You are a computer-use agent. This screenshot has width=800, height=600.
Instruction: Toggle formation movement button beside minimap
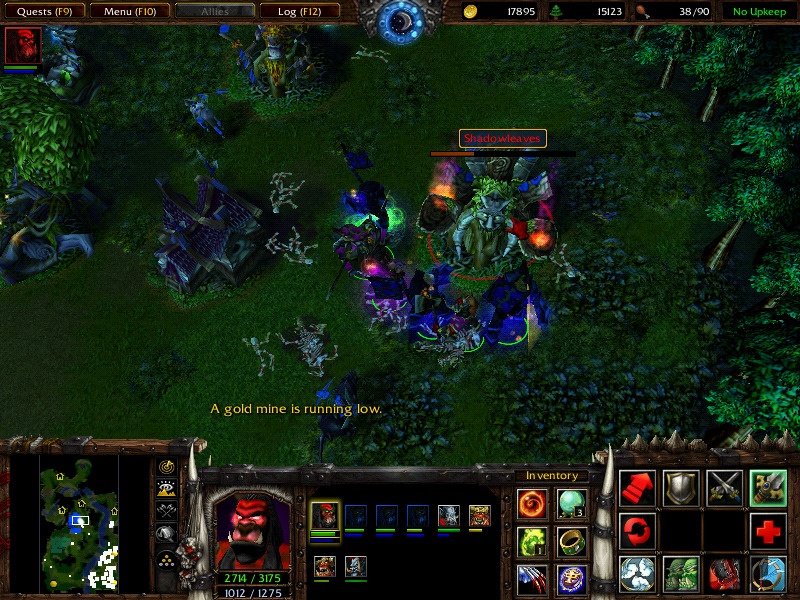(166, 557)
